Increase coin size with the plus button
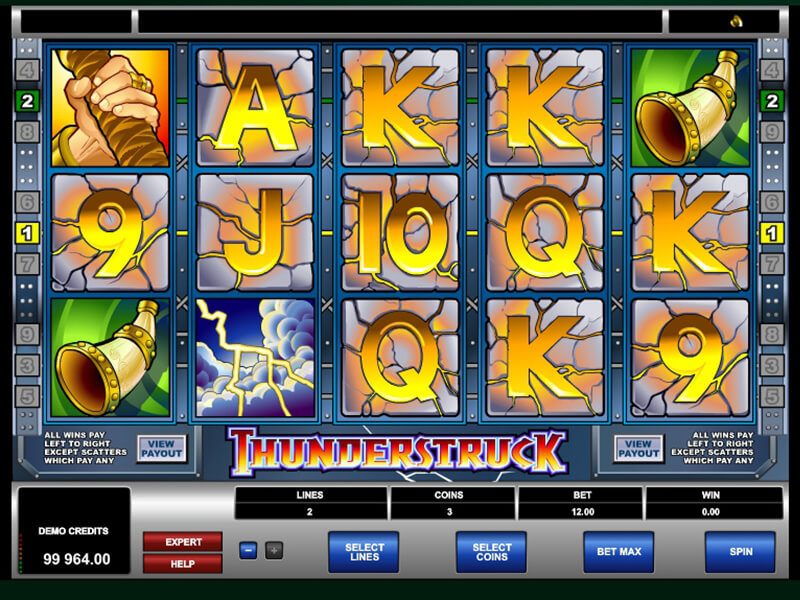The height and width of the screenshot is (600, 800). (274, 550)
